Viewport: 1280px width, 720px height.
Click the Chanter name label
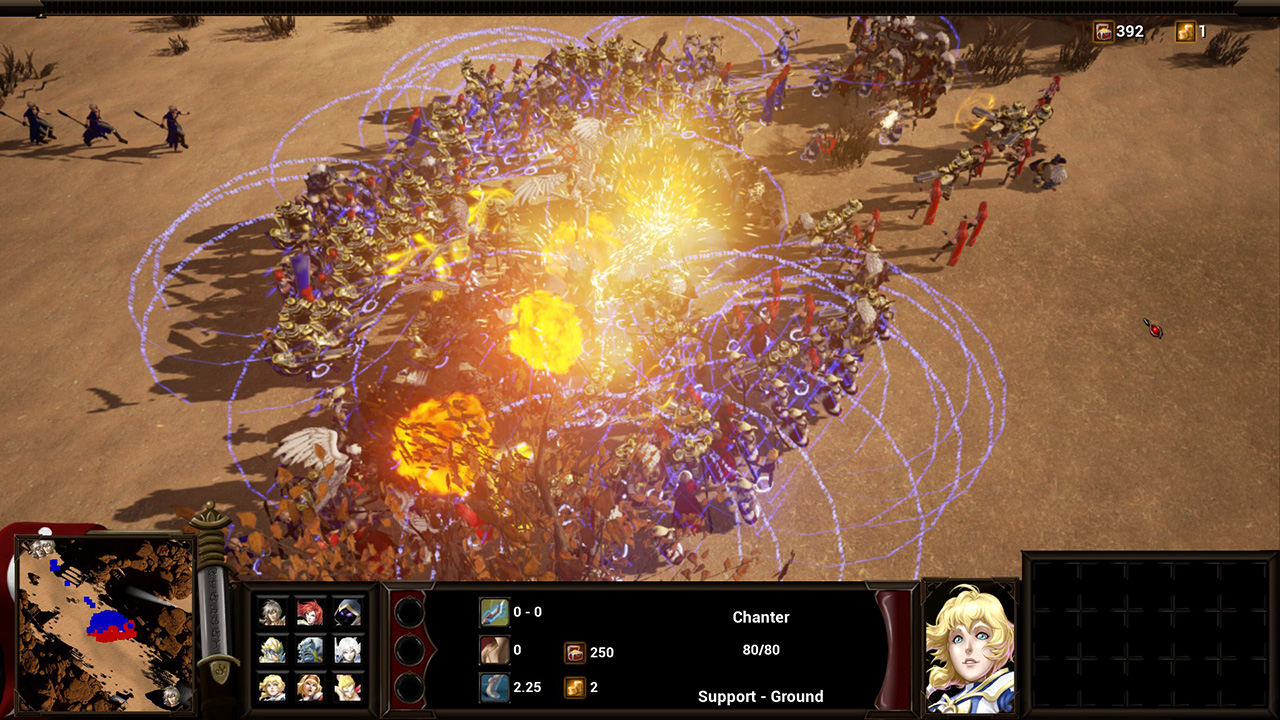point(761,617)
